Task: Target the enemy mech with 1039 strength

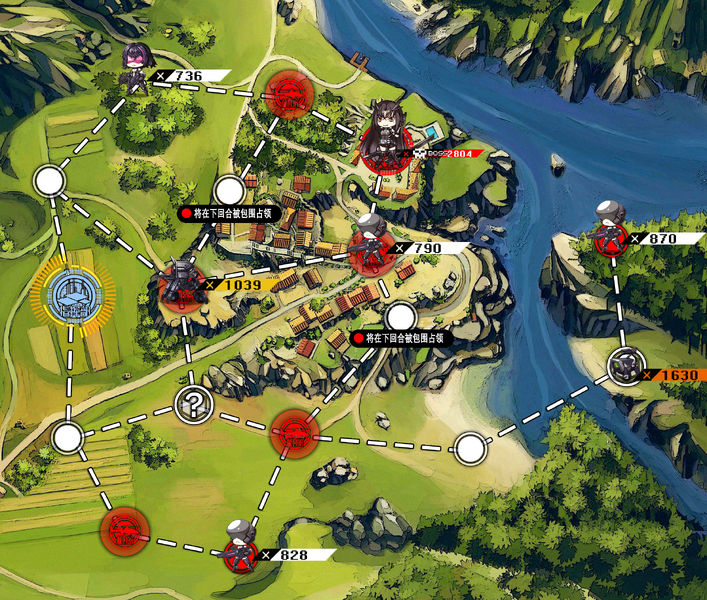Action: tap(183, 283)
